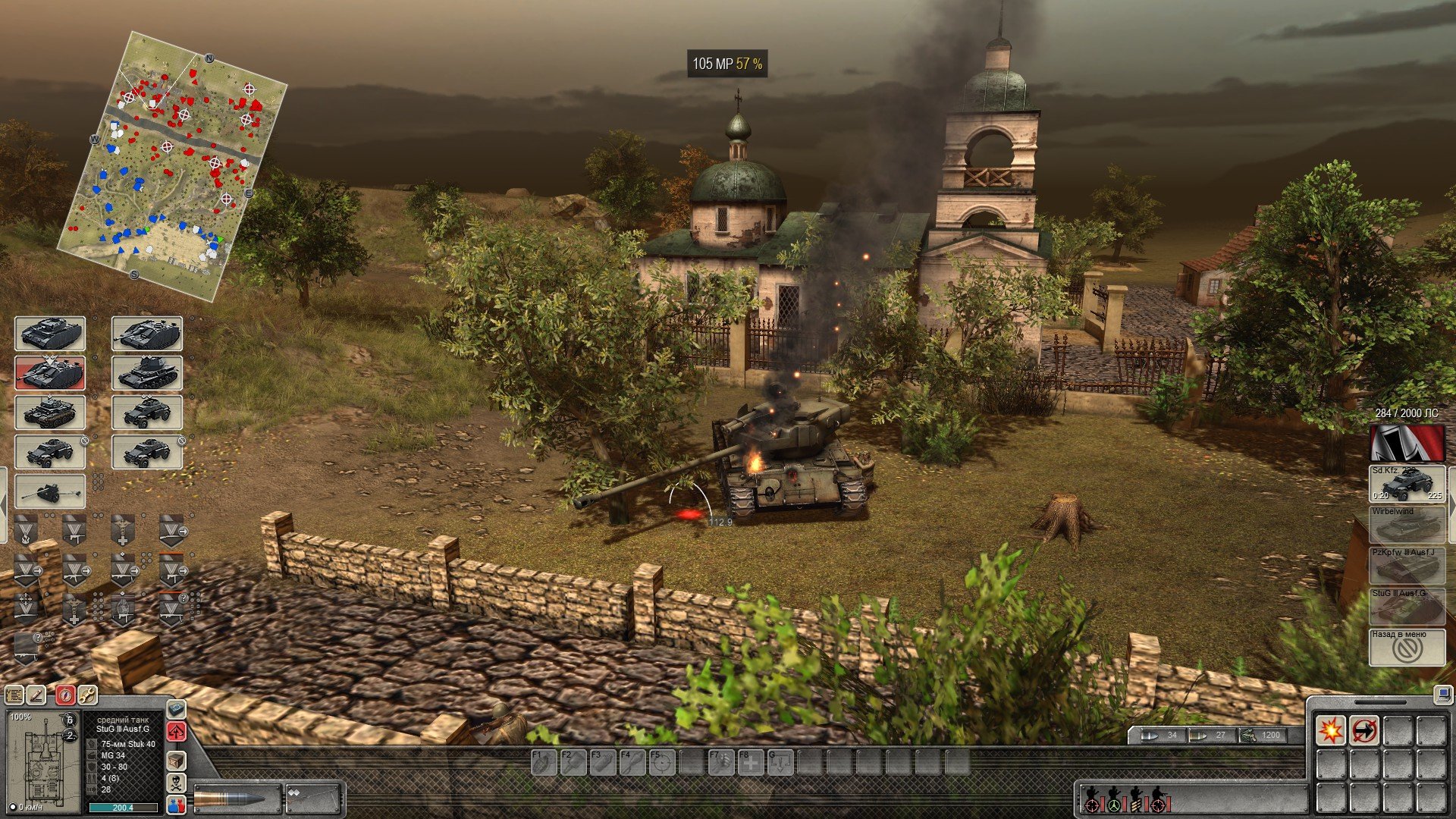Order a Wirbelwind reinforcement
This screenshot has height=819, width=1456.
coord(1407,525)
